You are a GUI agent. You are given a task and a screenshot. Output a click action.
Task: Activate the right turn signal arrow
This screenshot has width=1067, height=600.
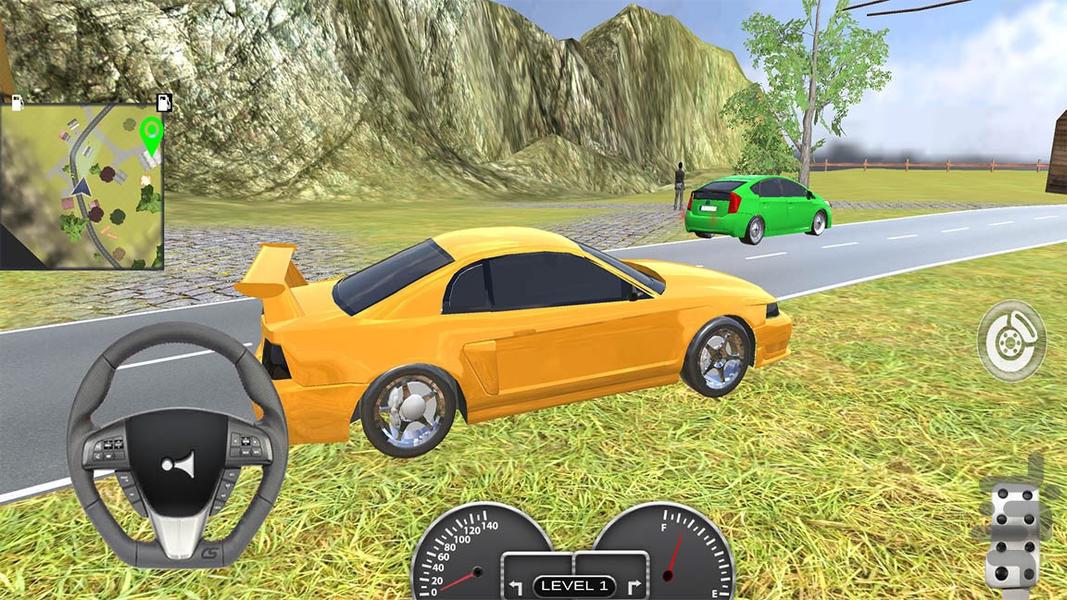pyautogui.click(x=632, y=585)
